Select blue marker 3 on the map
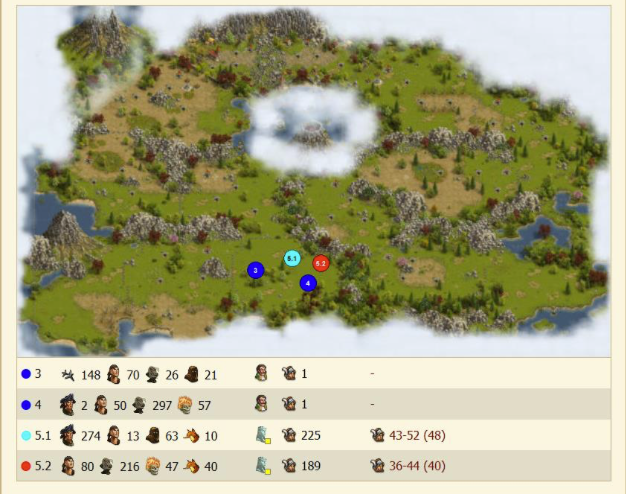Screen dimensions: 626x494 (255, 270)
